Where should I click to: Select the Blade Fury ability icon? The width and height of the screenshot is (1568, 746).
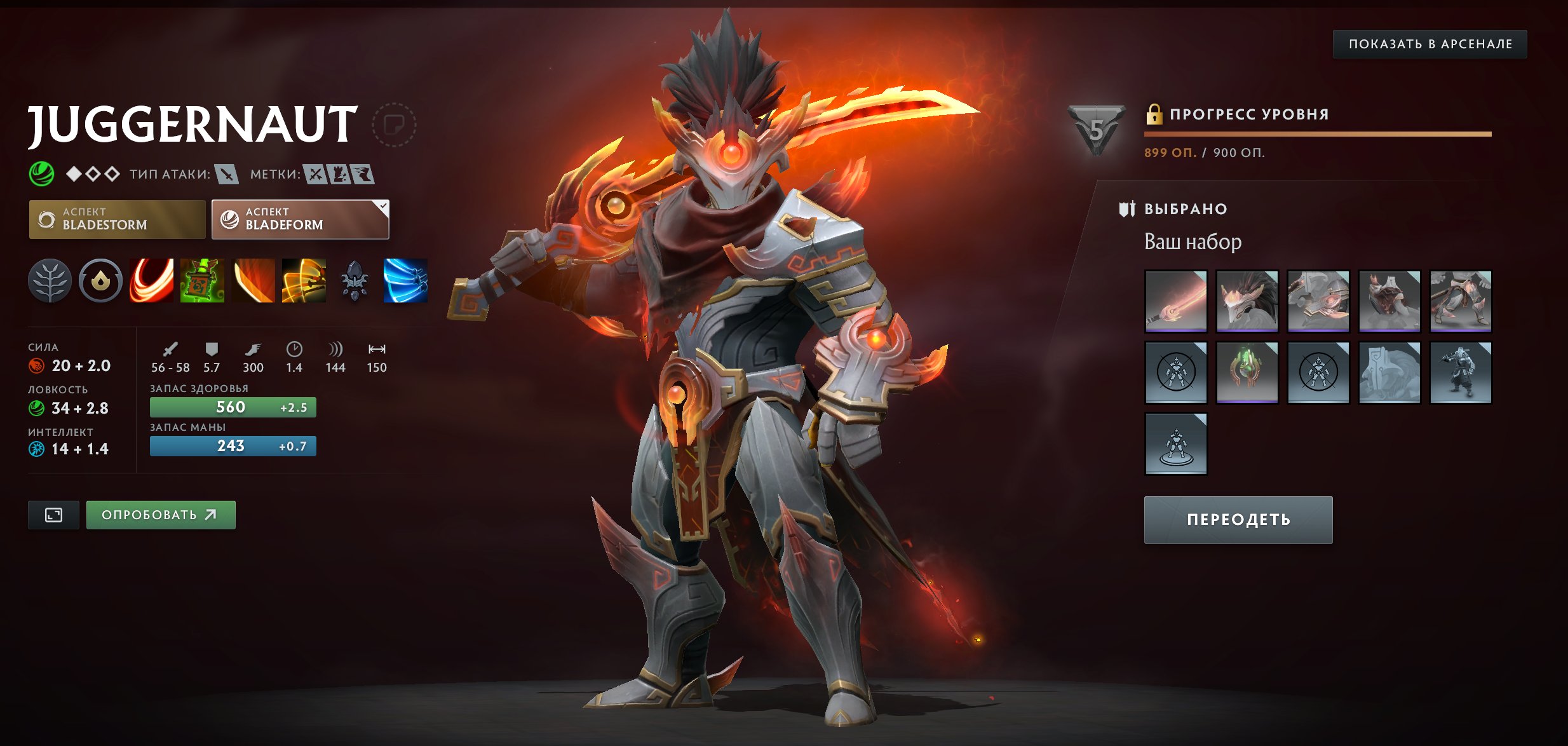(151, 280)
